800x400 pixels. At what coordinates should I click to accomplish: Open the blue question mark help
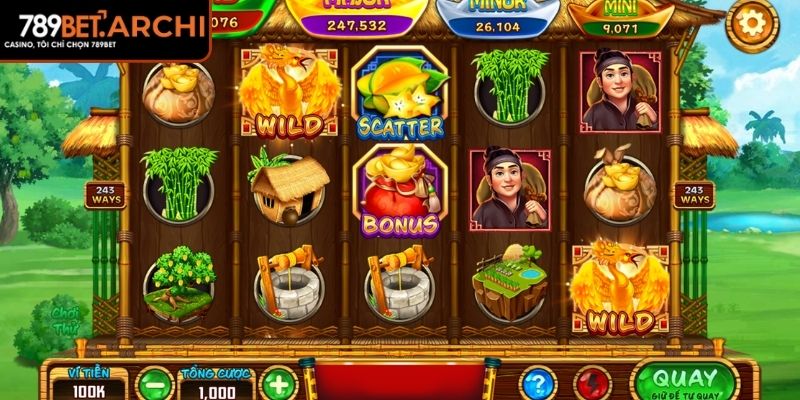tap(539, 384)
